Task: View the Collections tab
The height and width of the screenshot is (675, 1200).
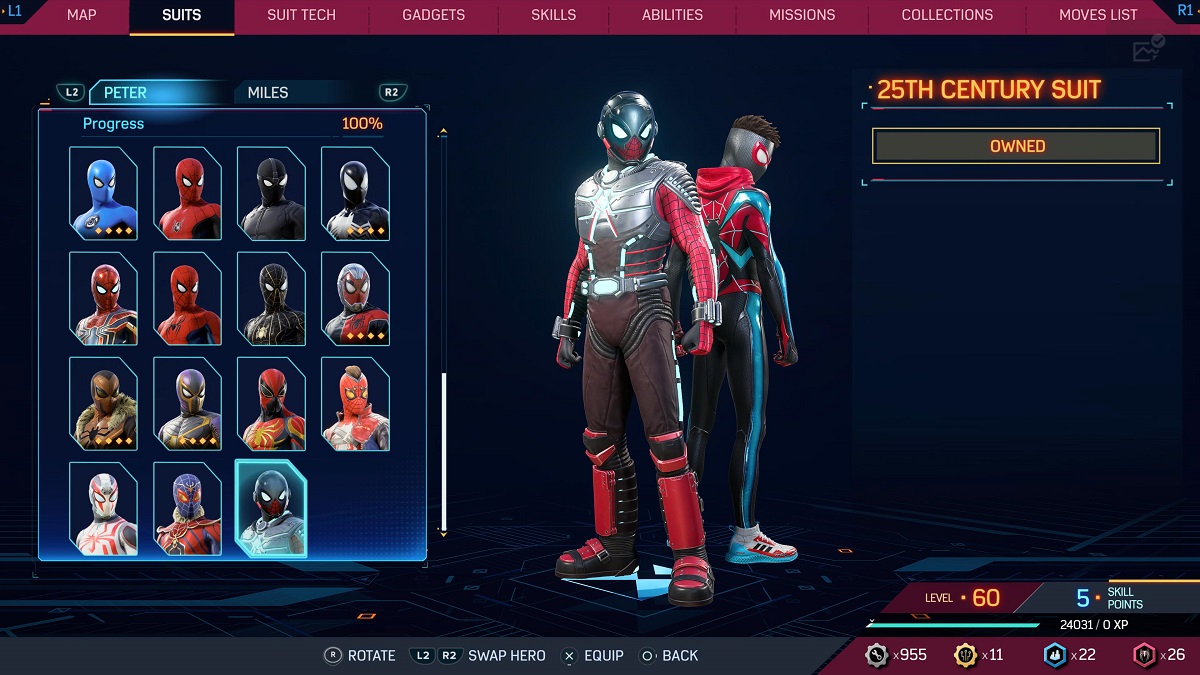Action: click(947, 15)
